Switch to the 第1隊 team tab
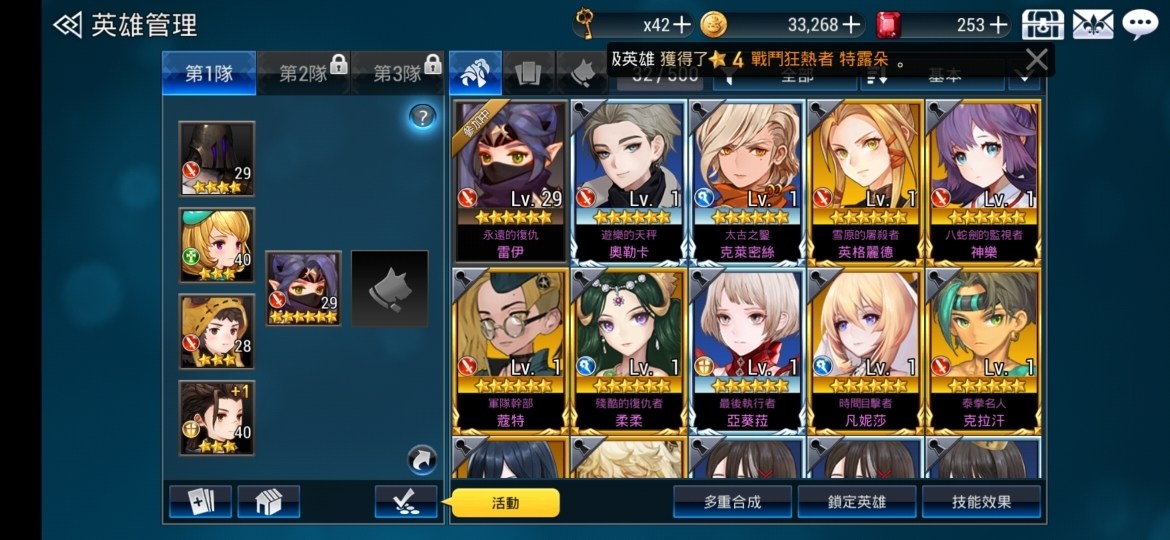This screenshot has width=1170, height=540. (x=209, y=73)
